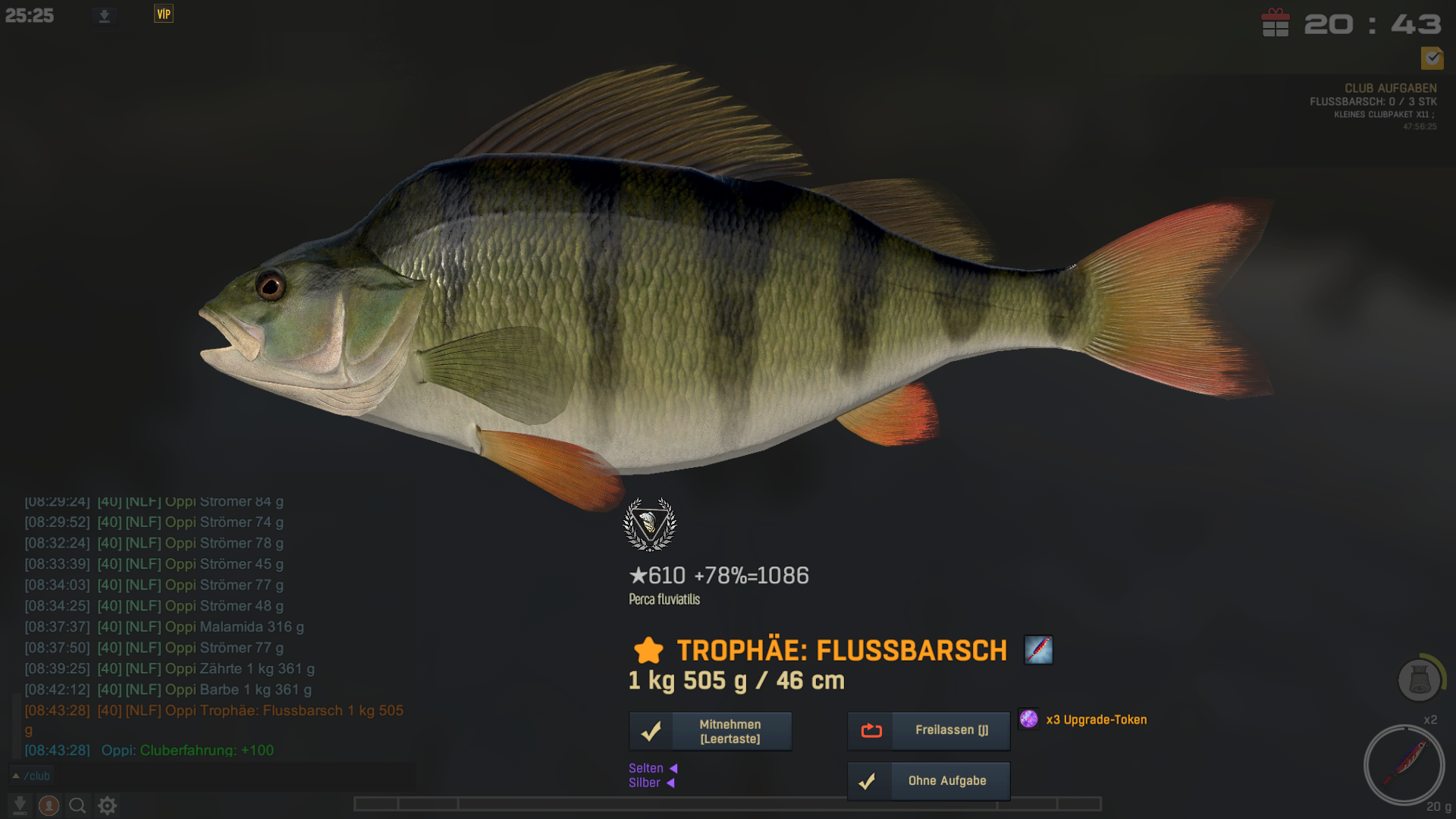Open the gear settings icon
This screenshot has width=1456, height=819.
click(x=108, y=805)
